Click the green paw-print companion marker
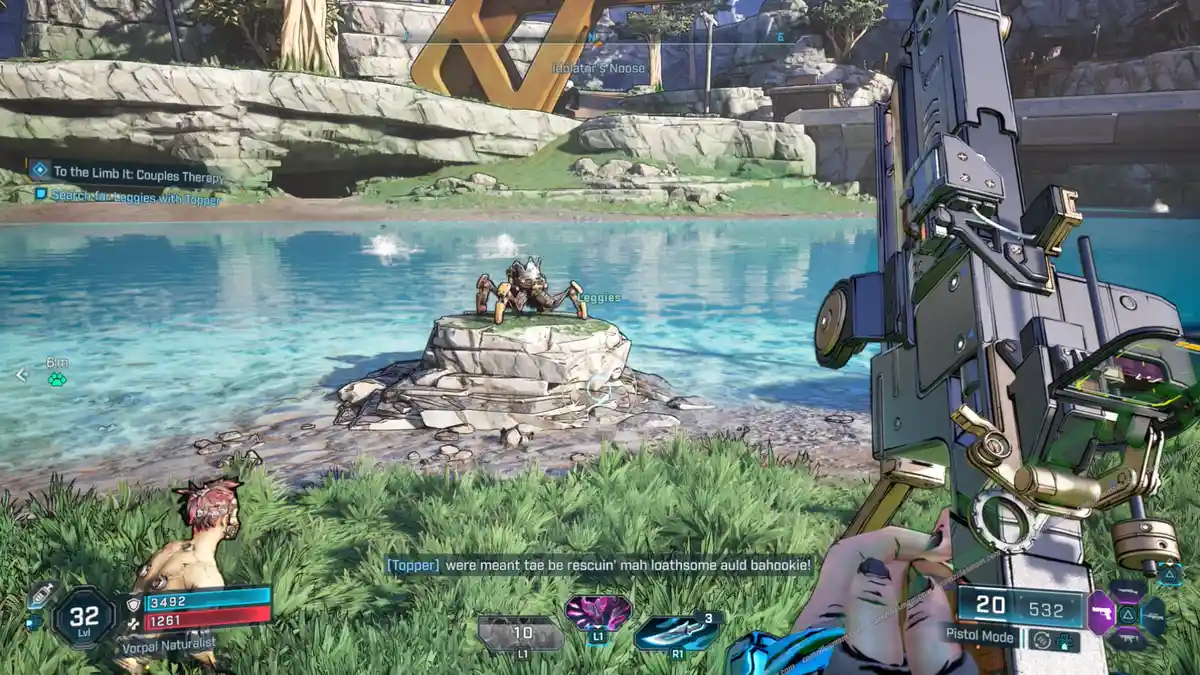1200x675 pixels. click(x=57, y=380)
